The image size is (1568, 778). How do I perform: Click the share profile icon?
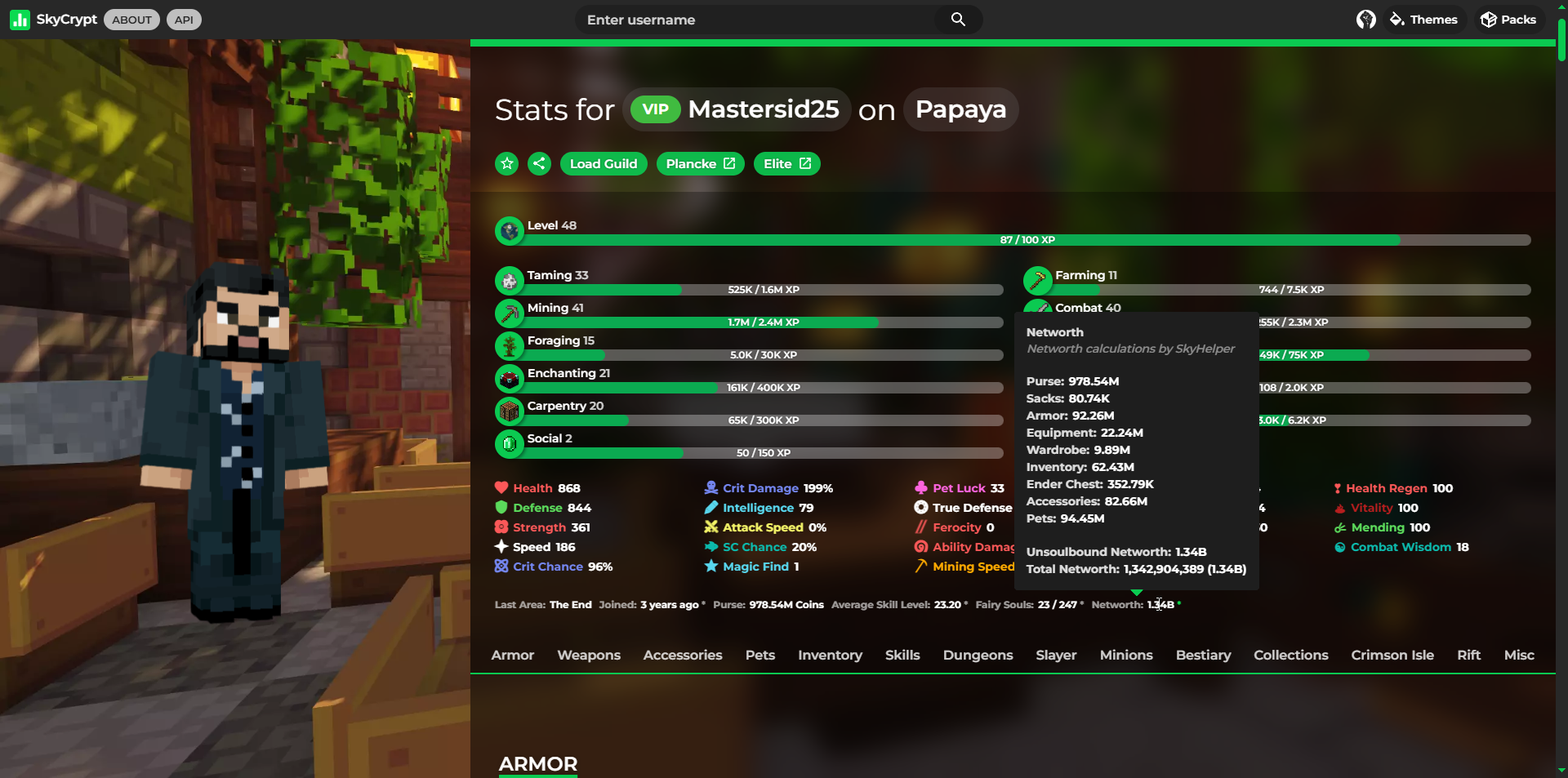pyautogui.click(x=538, y=163)
